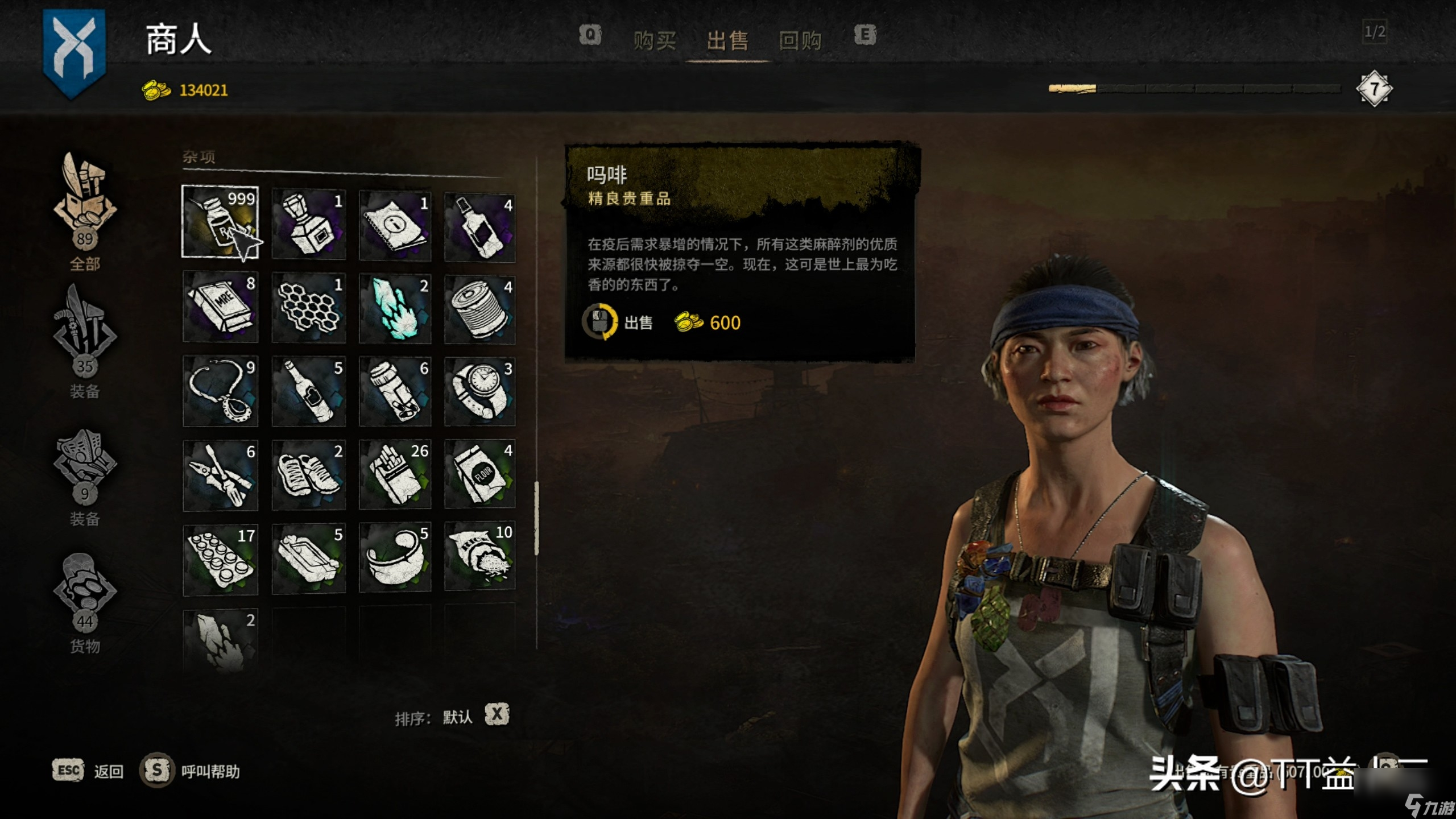Viewport: 1456px width, 819px height.
Task: Select the pliers tools item
Action: coord(220,475)
